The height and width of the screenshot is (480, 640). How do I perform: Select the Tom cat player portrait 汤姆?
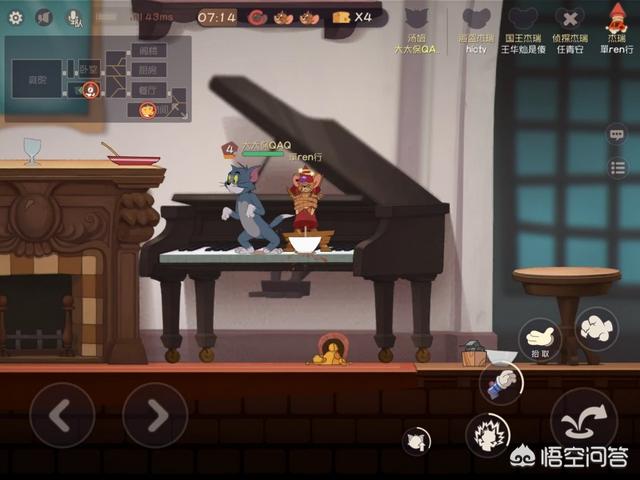point(430,20)
